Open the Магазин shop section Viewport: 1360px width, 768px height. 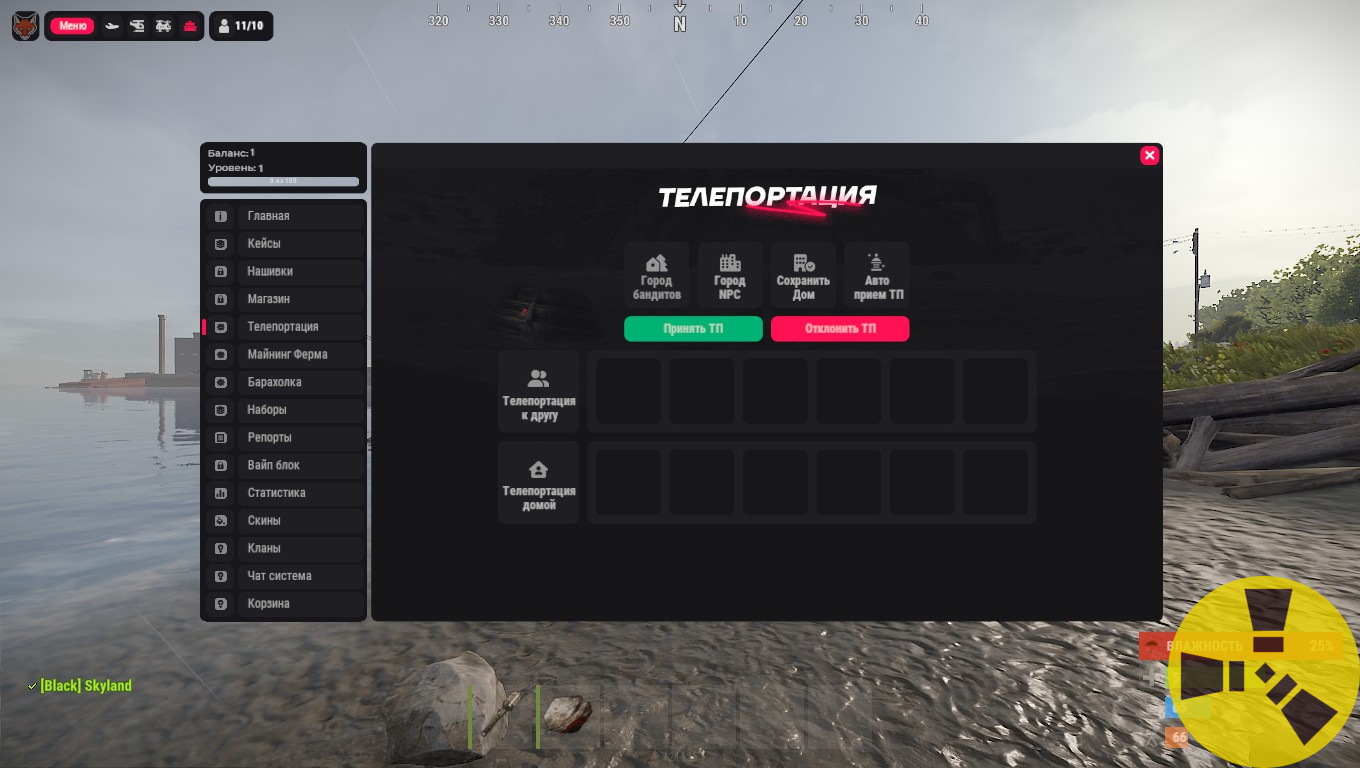284,299
